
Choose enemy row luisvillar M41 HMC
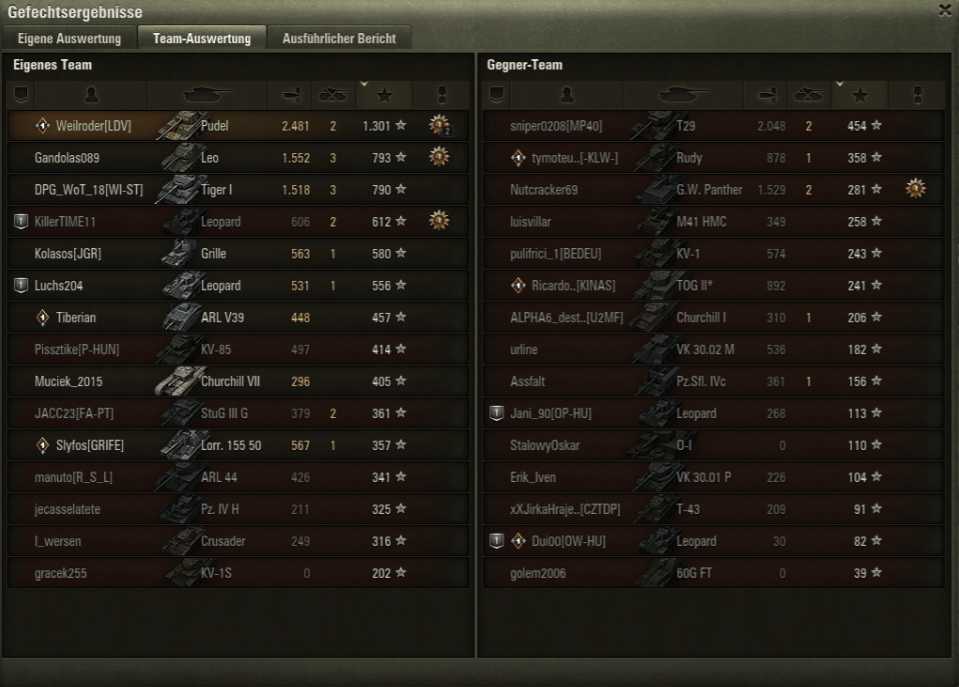[x=713, y=222]
